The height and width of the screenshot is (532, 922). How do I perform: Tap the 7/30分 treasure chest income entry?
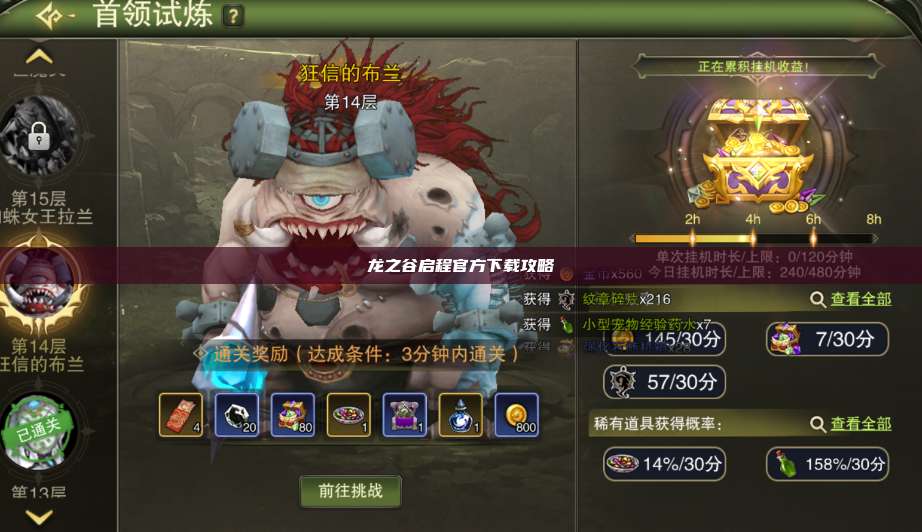tap(827, 339)
